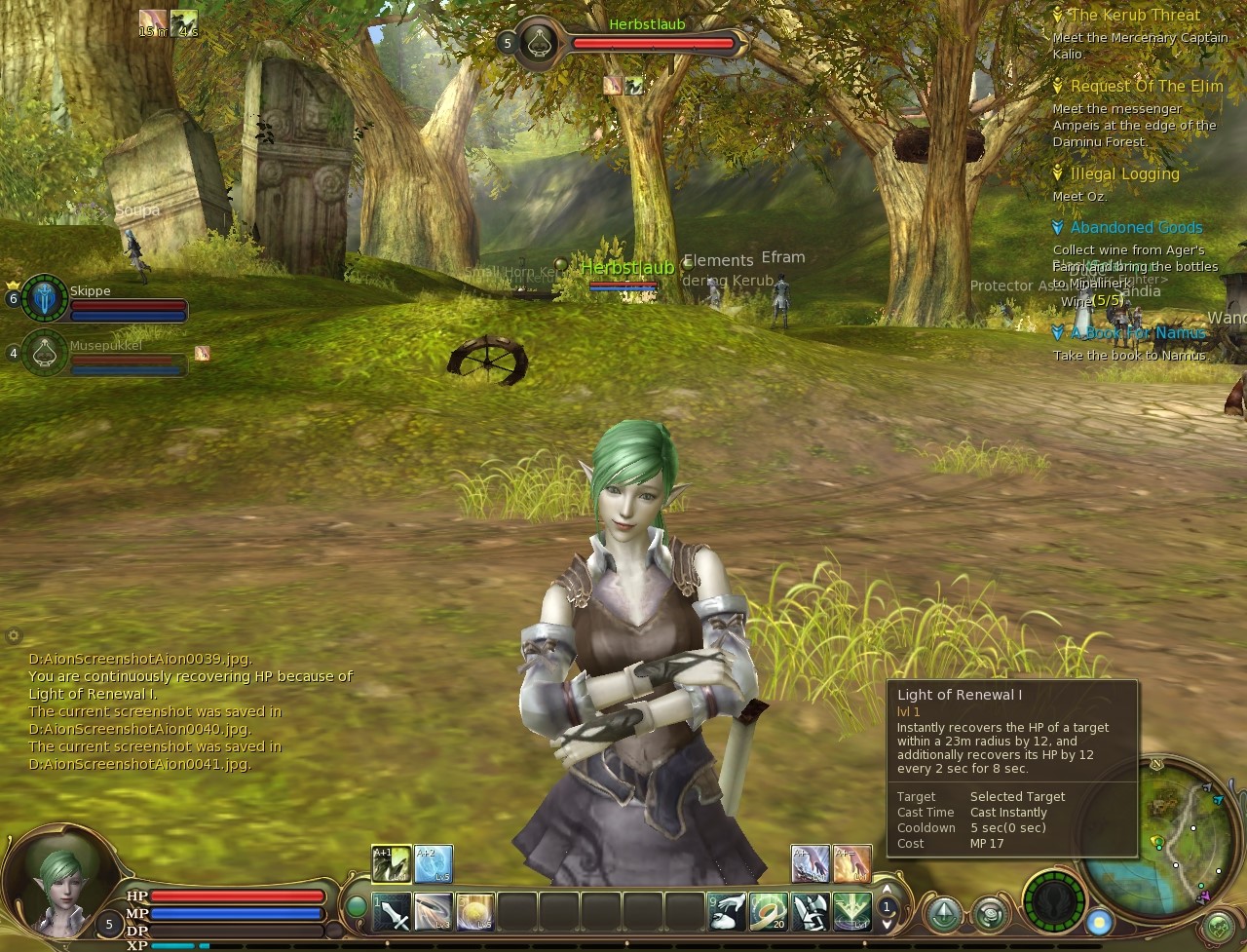Click the orange glowing hand skill
Viewport: 1247px width, 952px height.
[x=852, y=863]
